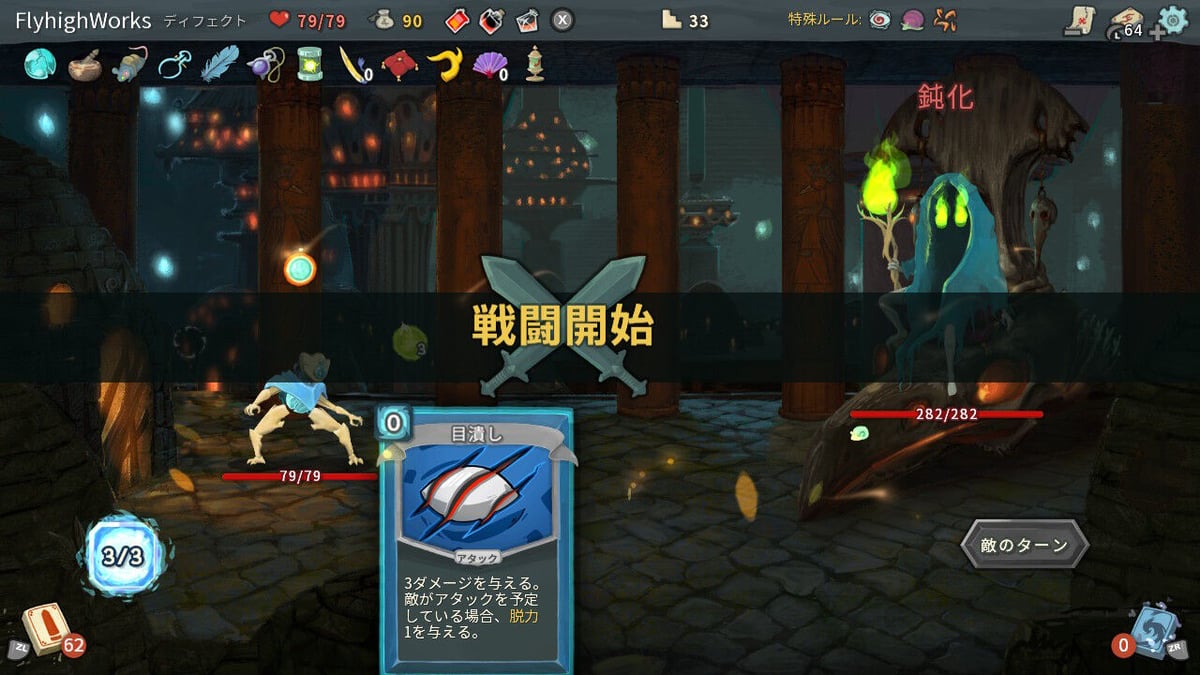Select the first red potion slot
Image resolution: width=1200 pixels, height=675 pixels.
[455, 20]
